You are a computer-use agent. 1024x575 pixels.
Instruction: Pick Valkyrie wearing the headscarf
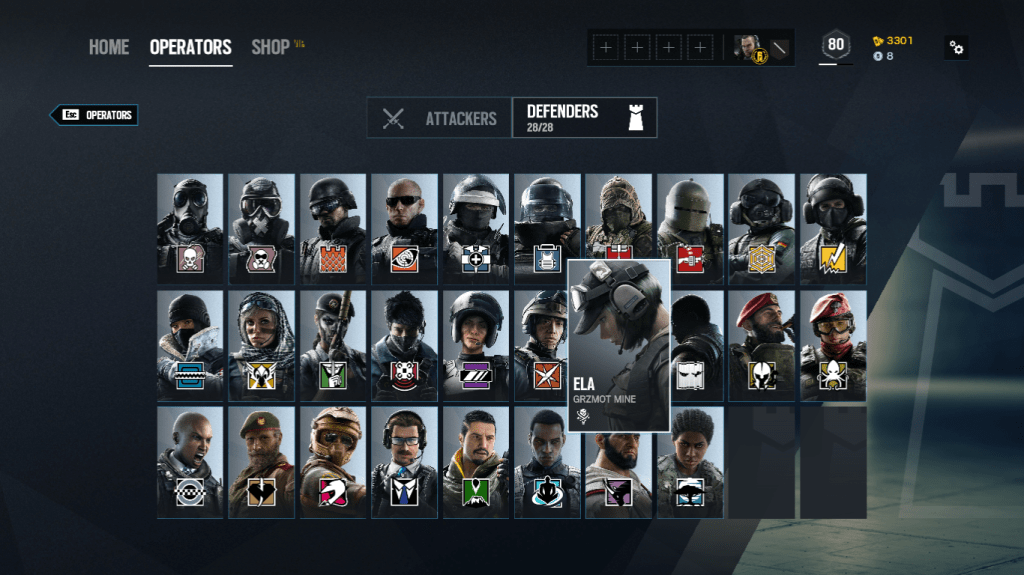pos(261,346)
